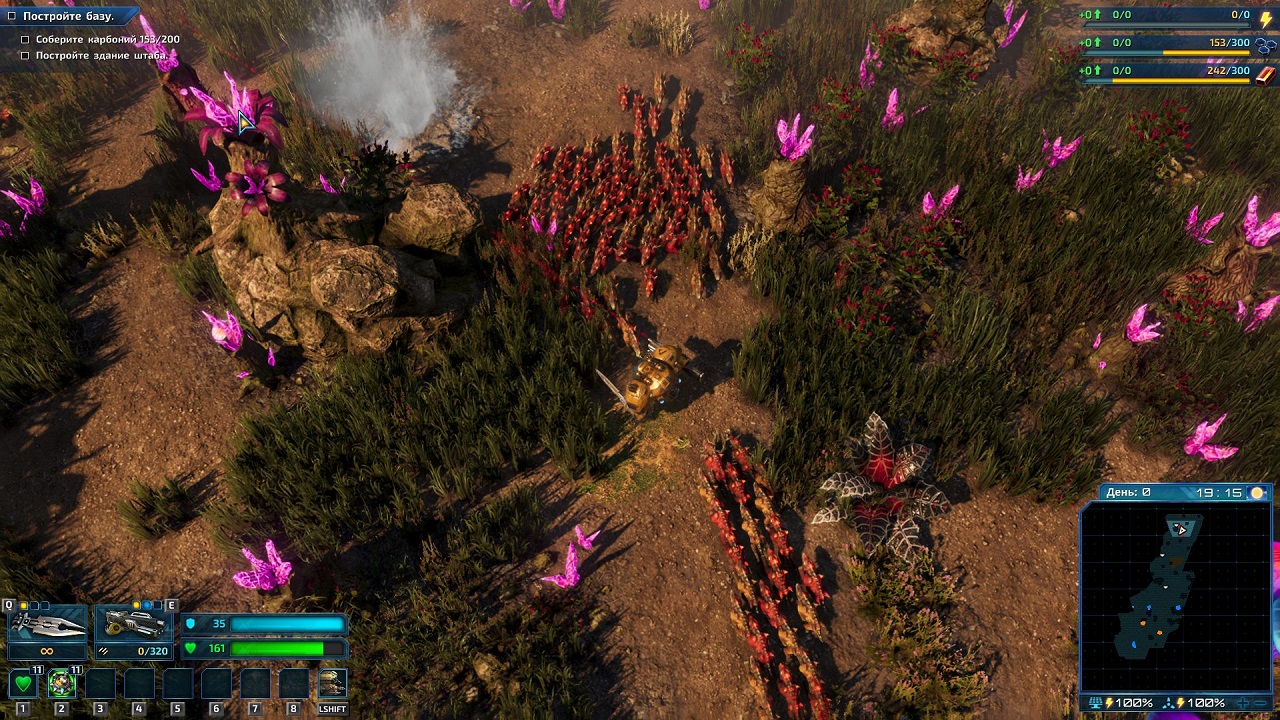
Task: Click the sun day-cycle icon
Action: (x=1257, y=493)
